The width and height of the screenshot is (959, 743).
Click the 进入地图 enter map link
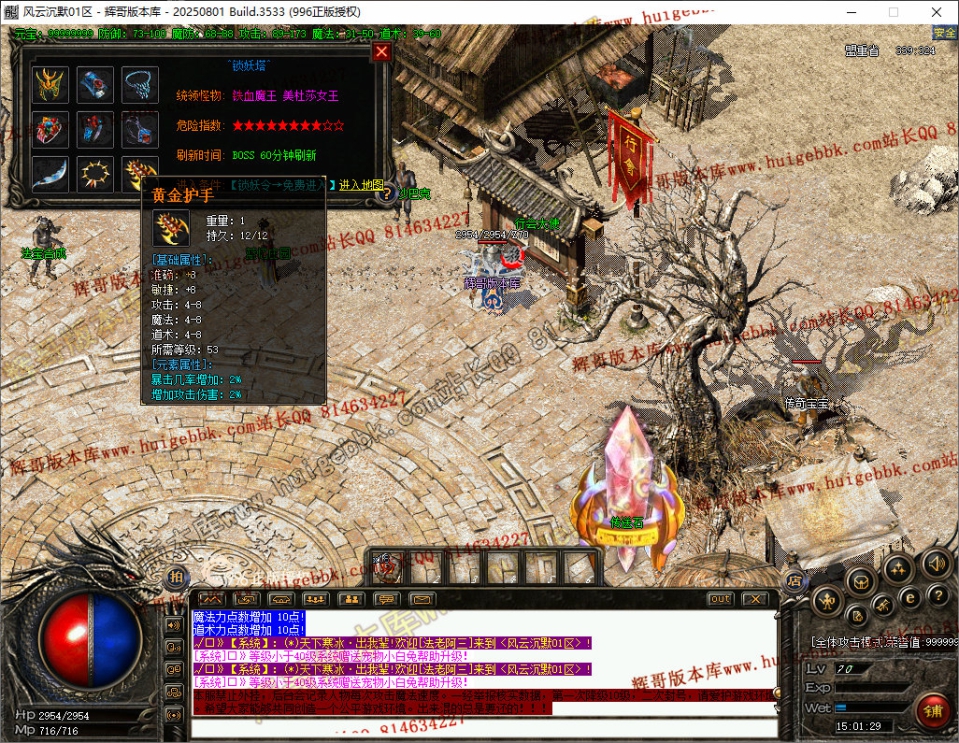pos(361,185)
